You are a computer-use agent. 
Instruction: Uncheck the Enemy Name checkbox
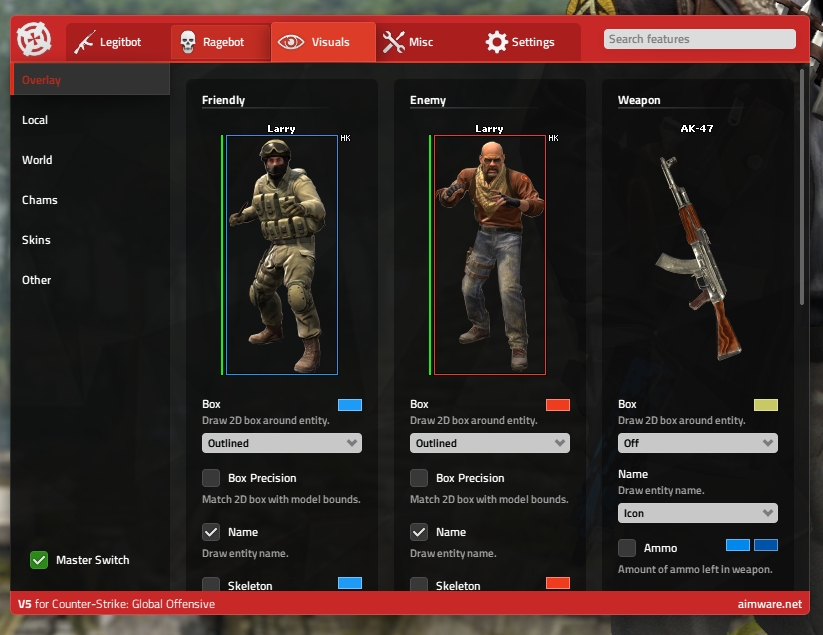419,532
